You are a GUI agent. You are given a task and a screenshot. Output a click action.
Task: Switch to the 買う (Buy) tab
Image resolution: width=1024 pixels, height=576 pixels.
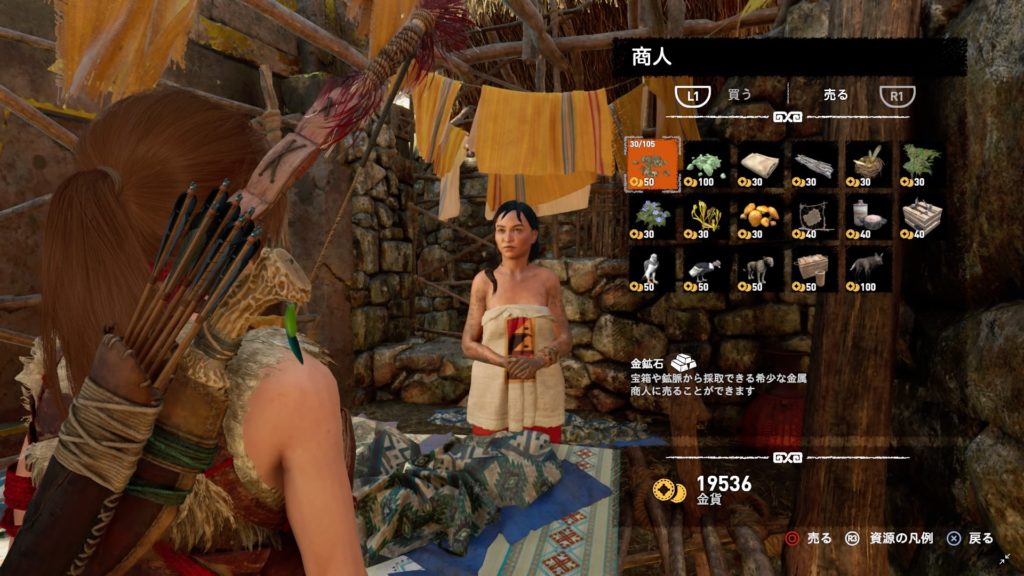(740, 95)
